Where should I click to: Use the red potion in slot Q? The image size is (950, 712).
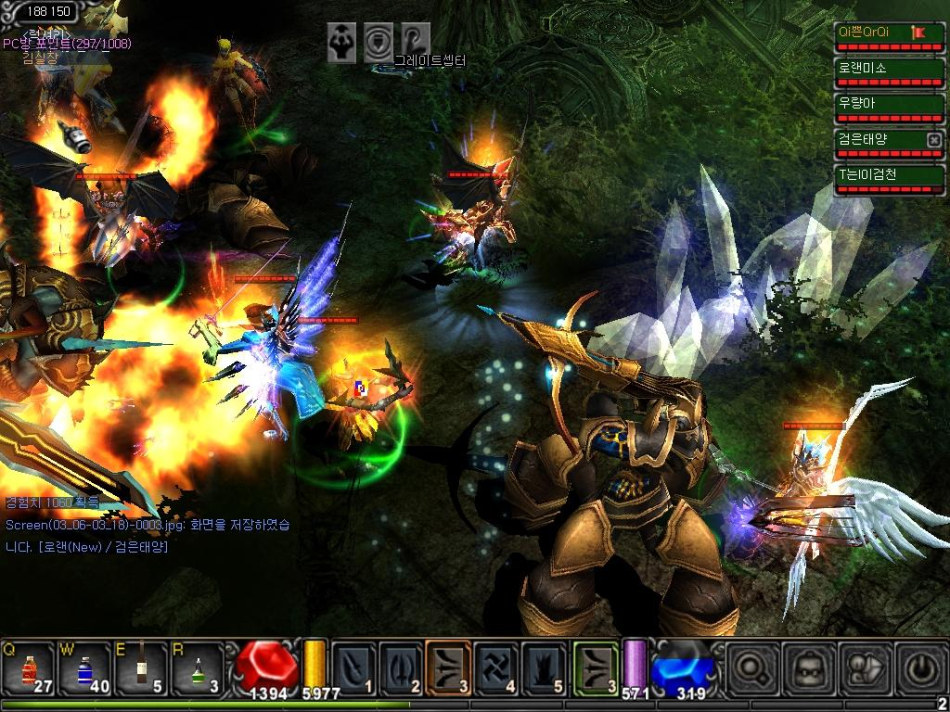(27, 667)
